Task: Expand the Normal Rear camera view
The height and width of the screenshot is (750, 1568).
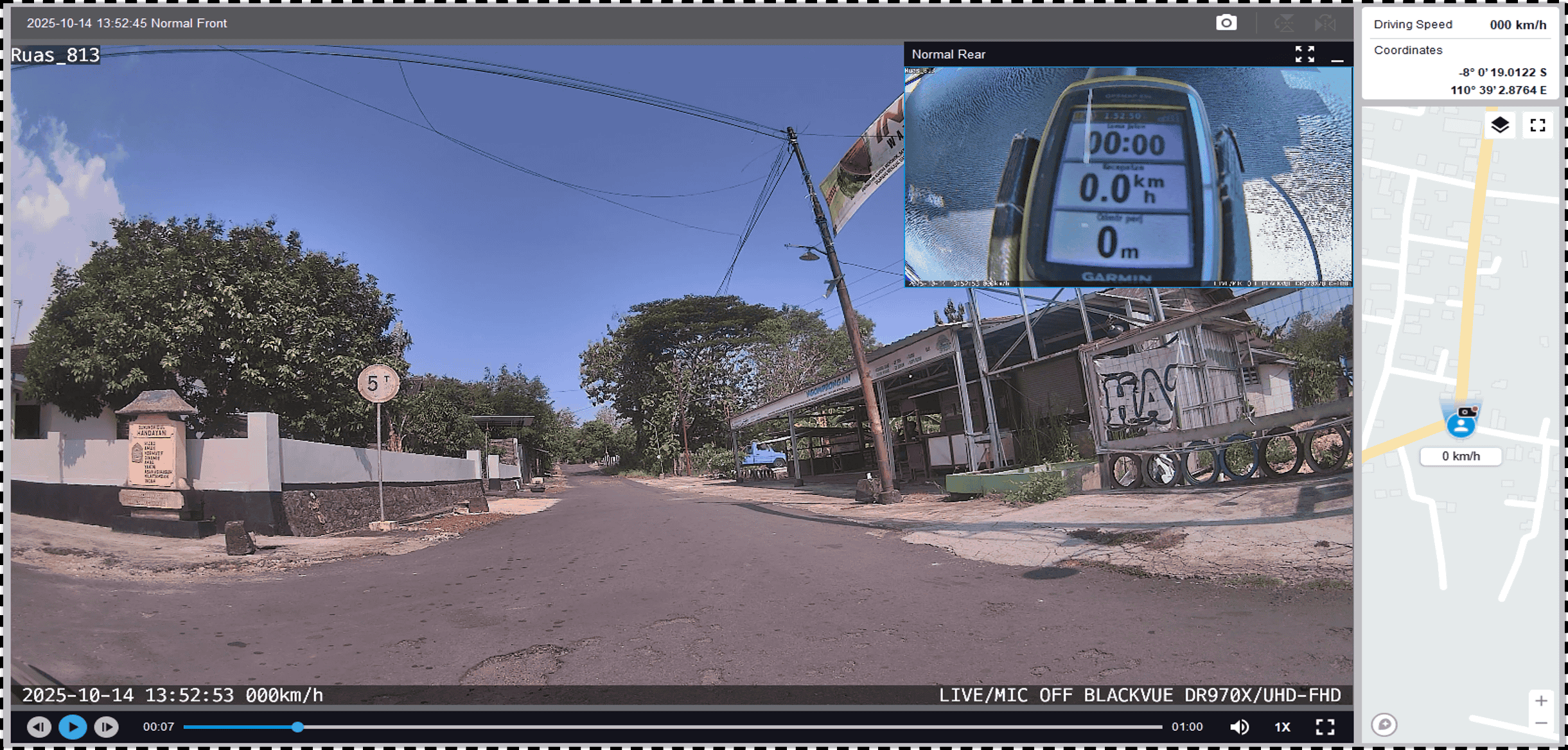Action: [1304, 54]
